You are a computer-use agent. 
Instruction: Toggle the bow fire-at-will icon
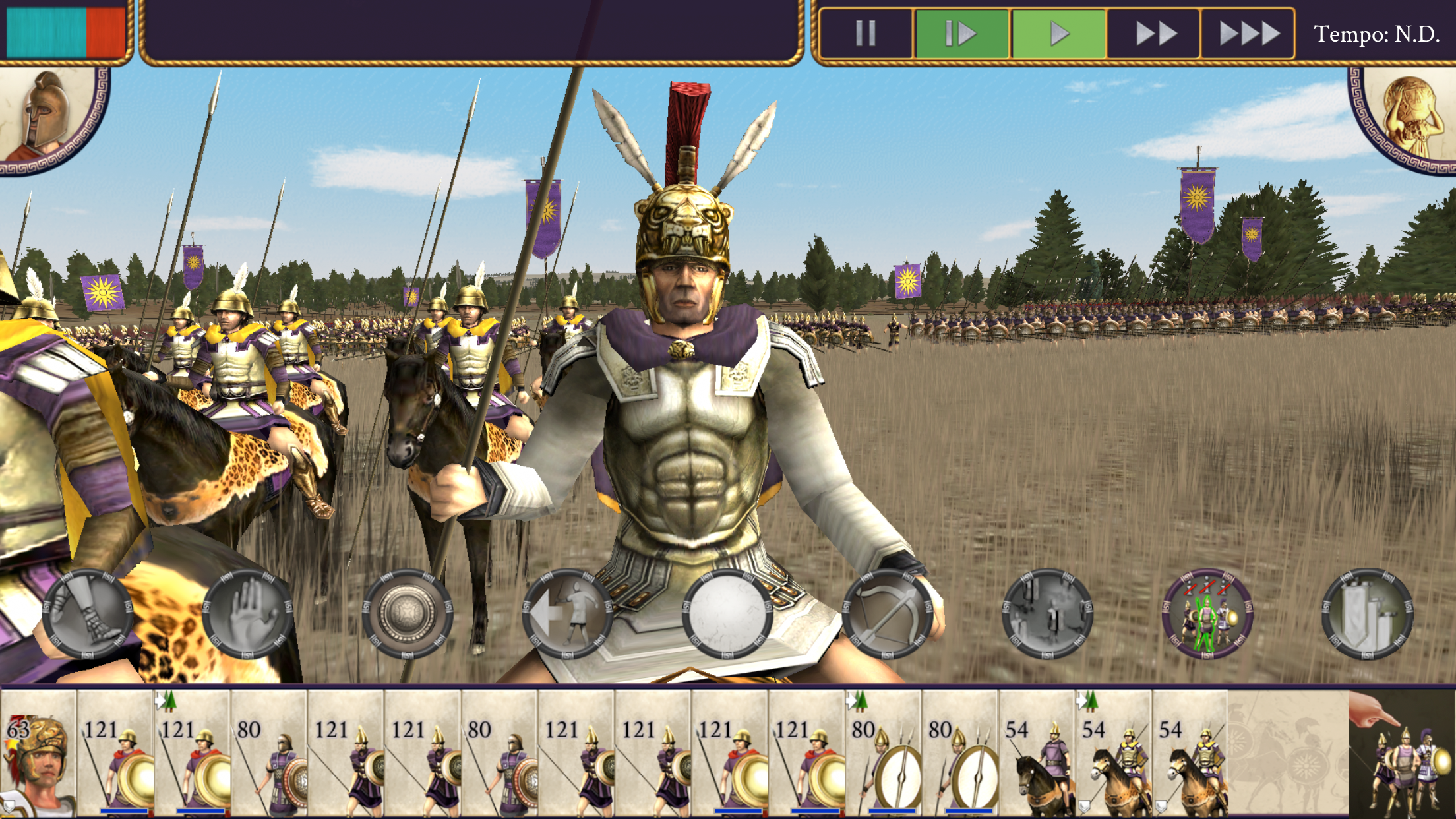888,614
